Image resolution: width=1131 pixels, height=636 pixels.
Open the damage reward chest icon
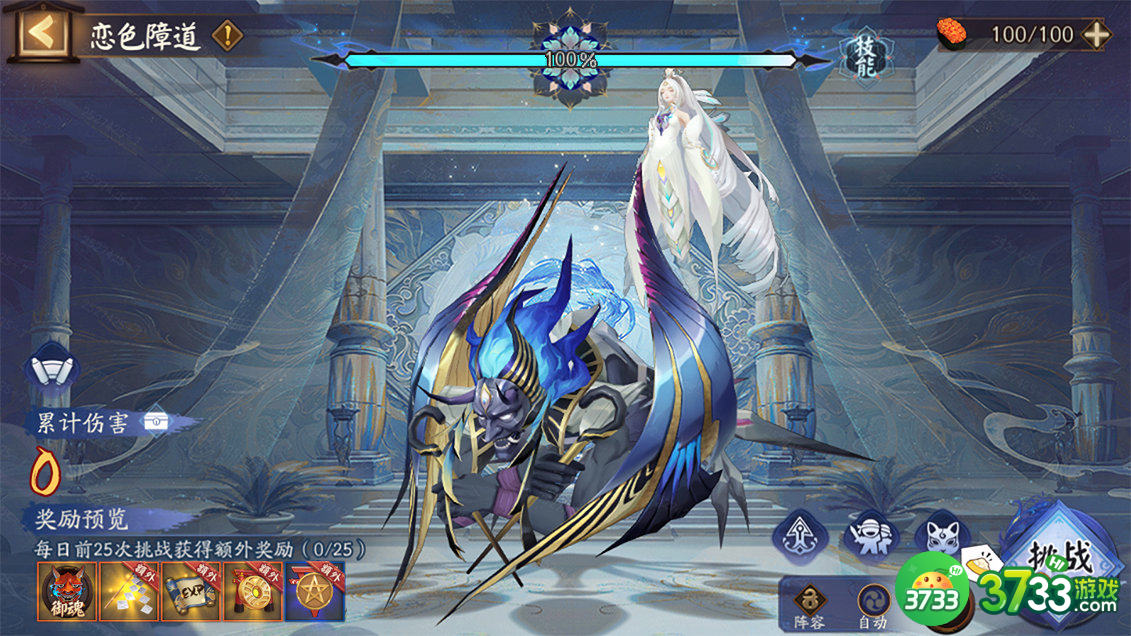[154, 421]
